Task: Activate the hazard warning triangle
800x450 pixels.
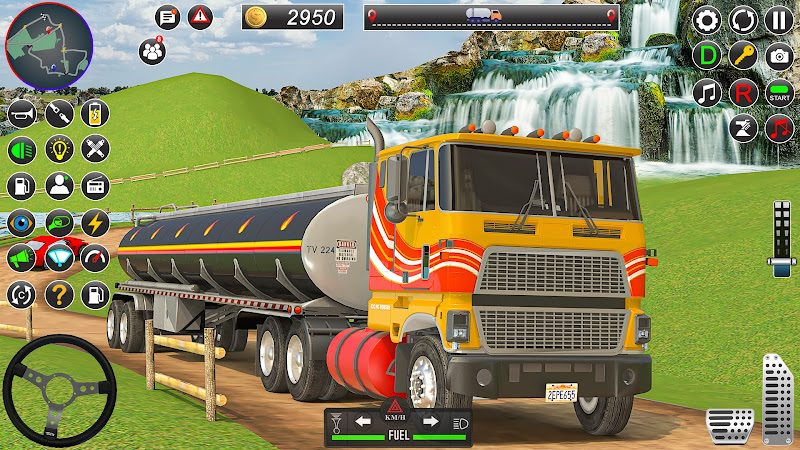Action: [202, 16]
